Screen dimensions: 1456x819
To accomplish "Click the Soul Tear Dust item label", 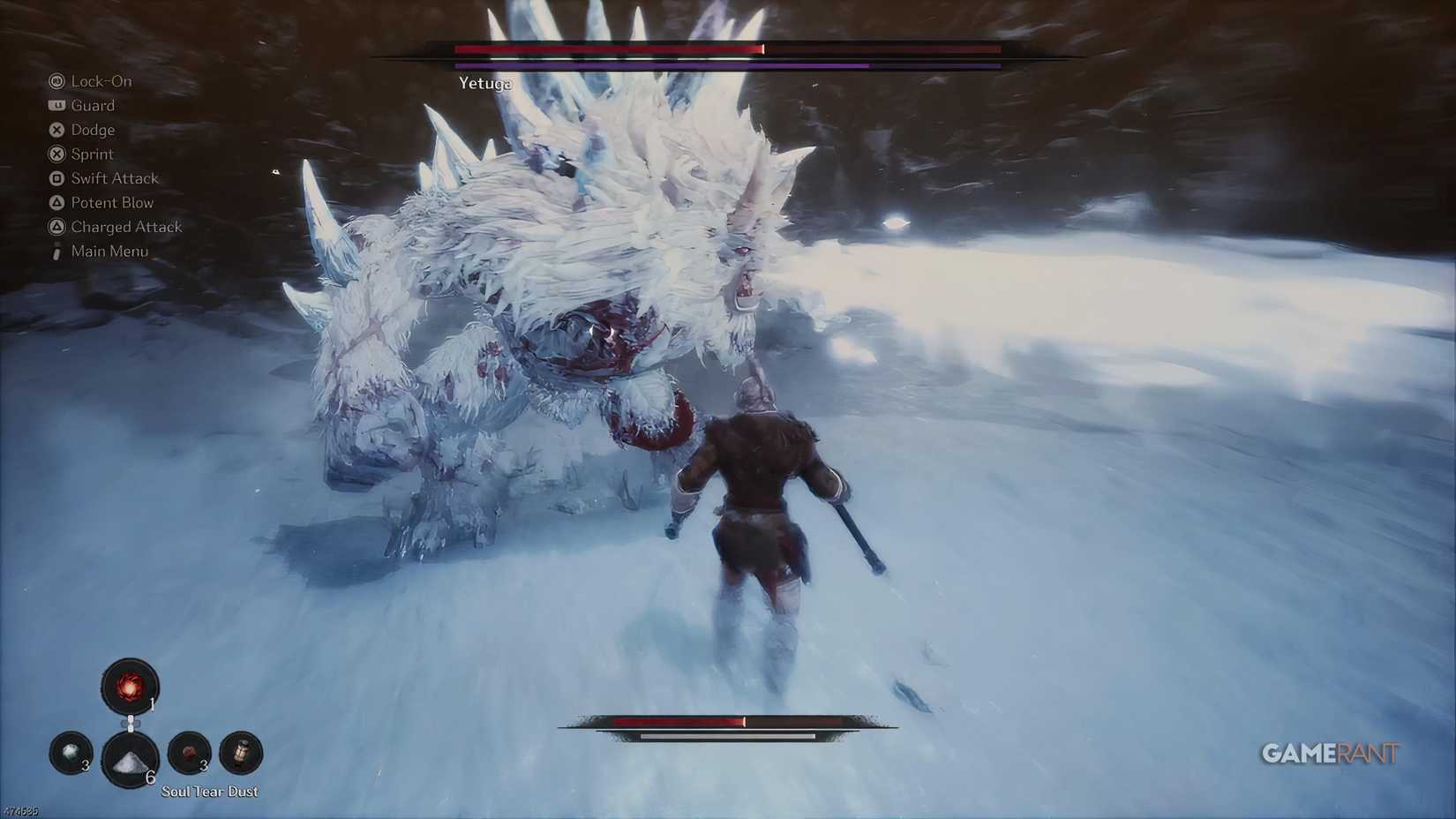I will point(209,791).
